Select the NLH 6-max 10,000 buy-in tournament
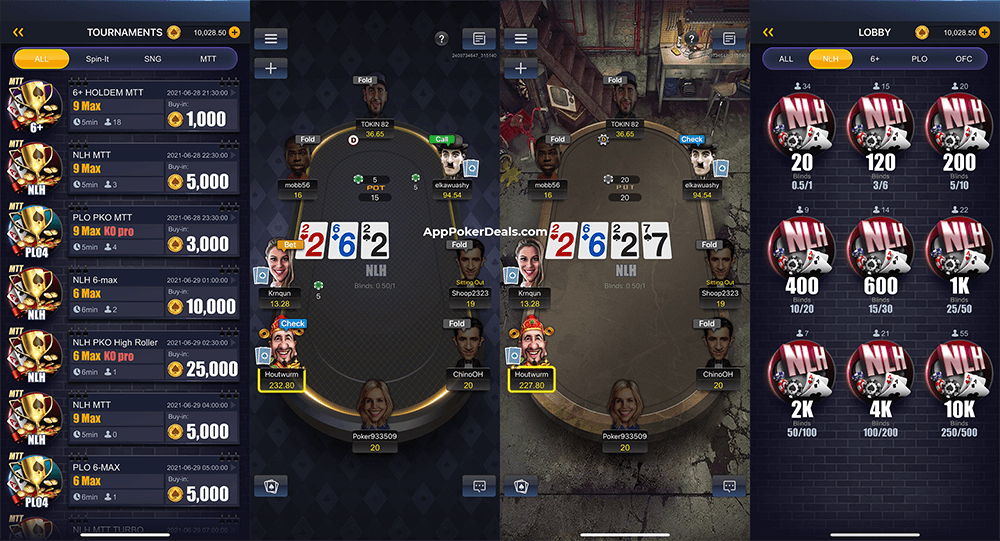Screen dimensions: 1000x541 click(152, 295)
